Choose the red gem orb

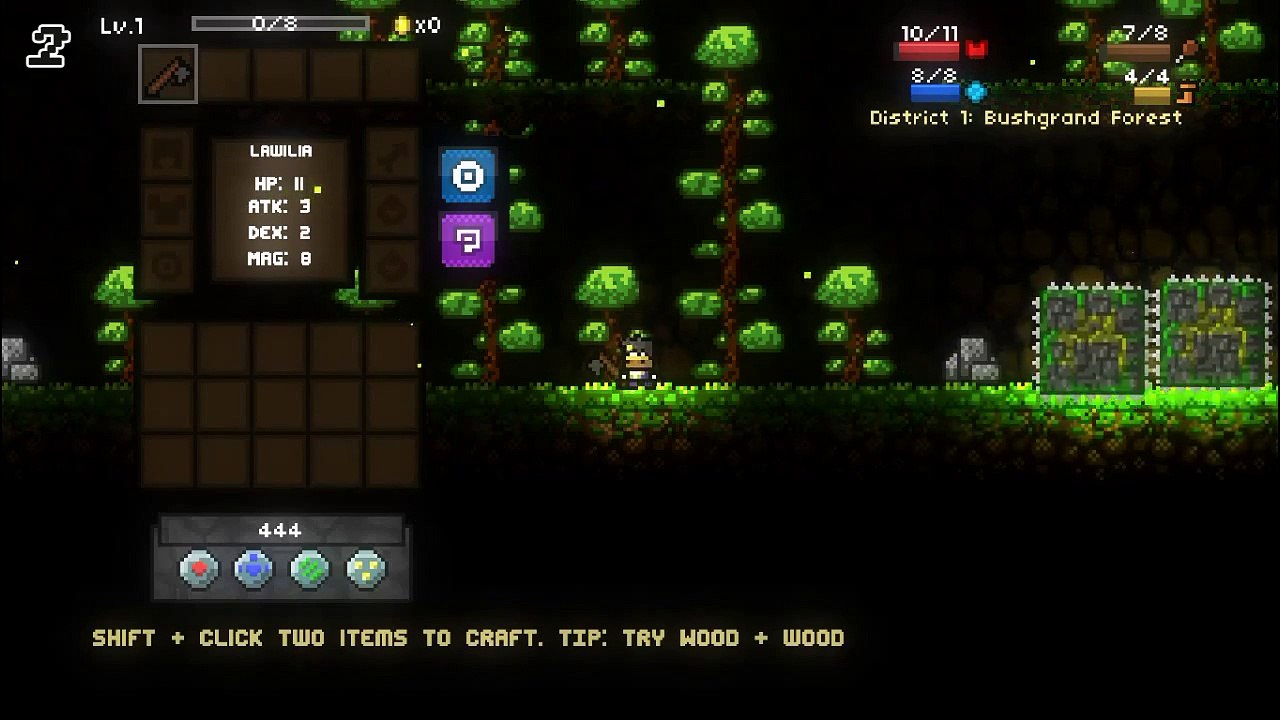[x=198, y=569]
